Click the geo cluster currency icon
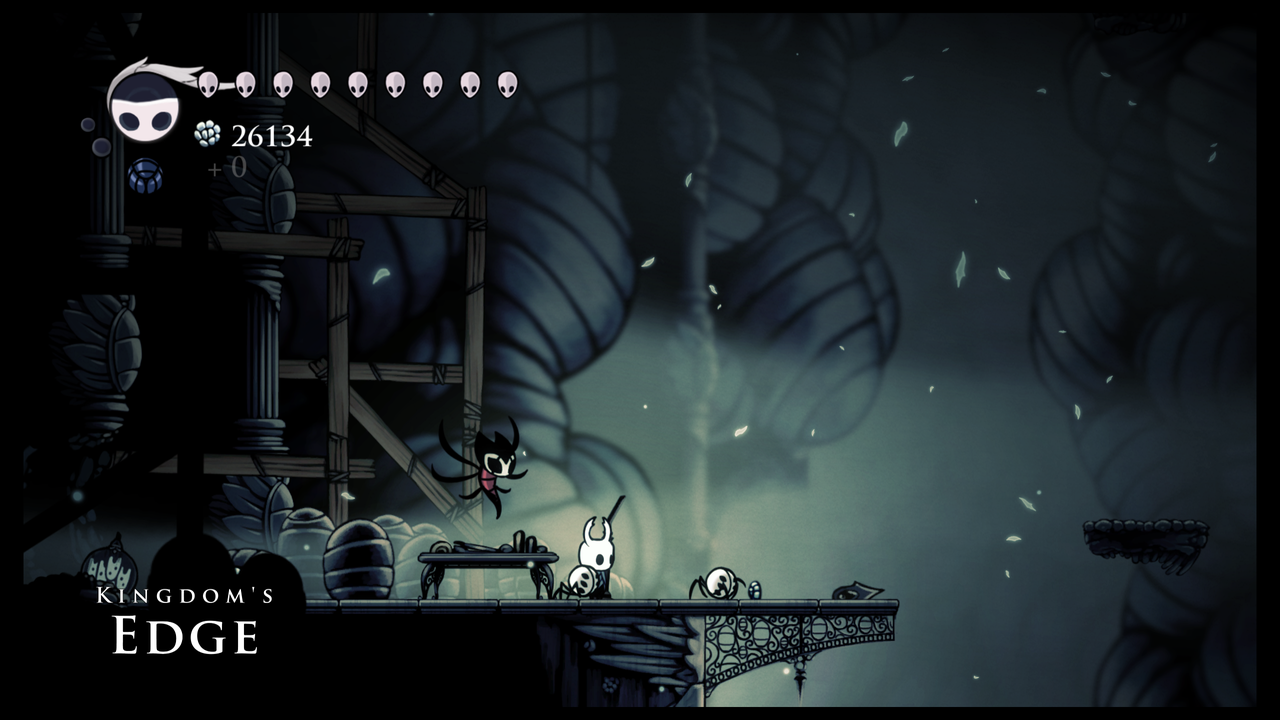Image resolution: width=1280 pixels, height=720 pixels. (206, 135)
